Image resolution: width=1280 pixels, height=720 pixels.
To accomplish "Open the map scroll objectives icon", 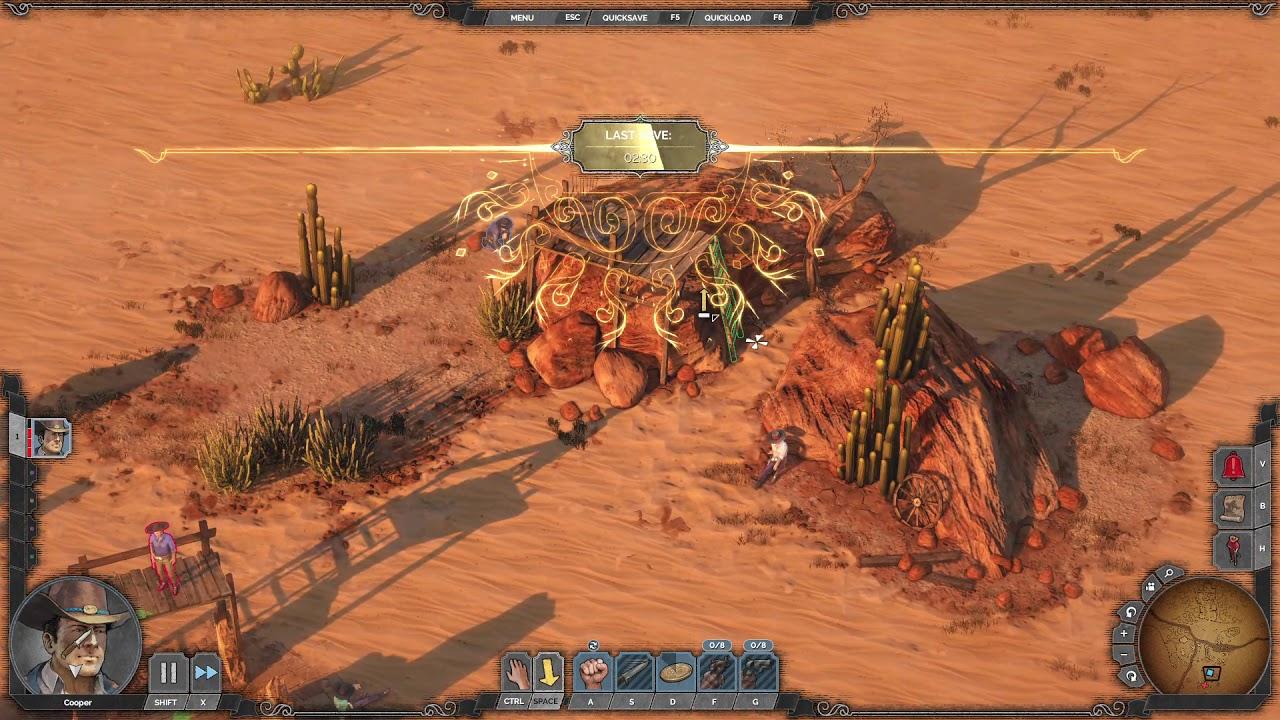I will point(1233,508).
